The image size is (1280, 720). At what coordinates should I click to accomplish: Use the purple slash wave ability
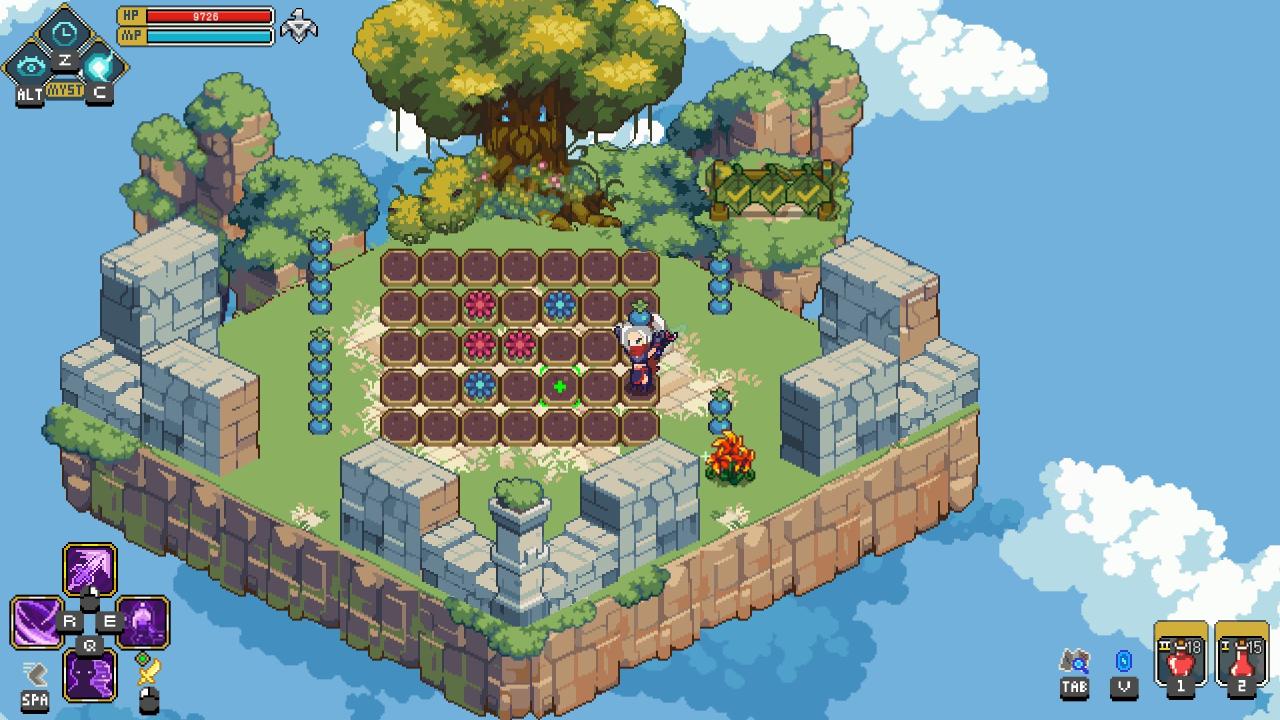point(36,622)
